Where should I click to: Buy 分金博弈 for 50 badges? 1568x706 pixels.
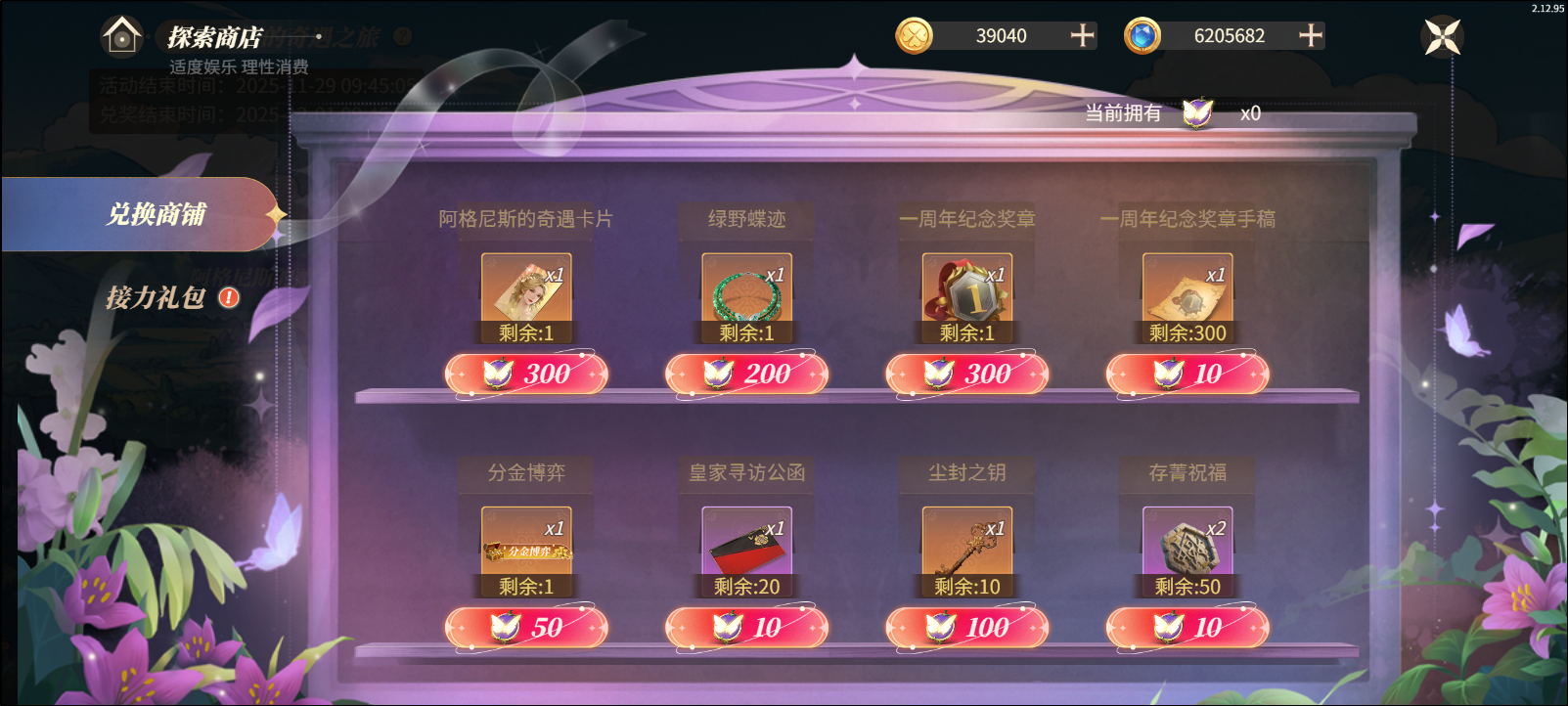click(526, 627)
